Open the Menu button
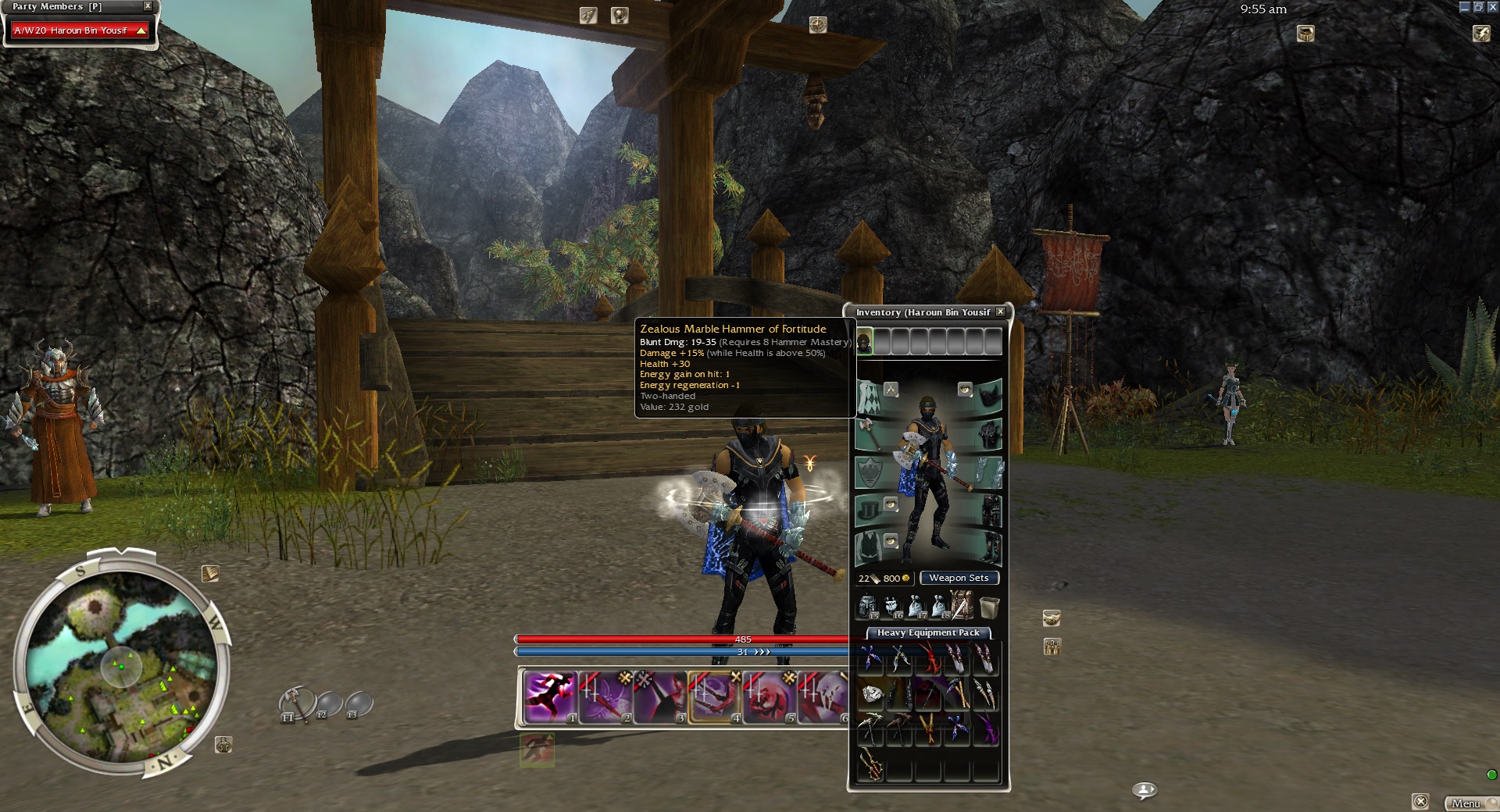This screenshot has width=1500, height=812. pos(1466,803)
